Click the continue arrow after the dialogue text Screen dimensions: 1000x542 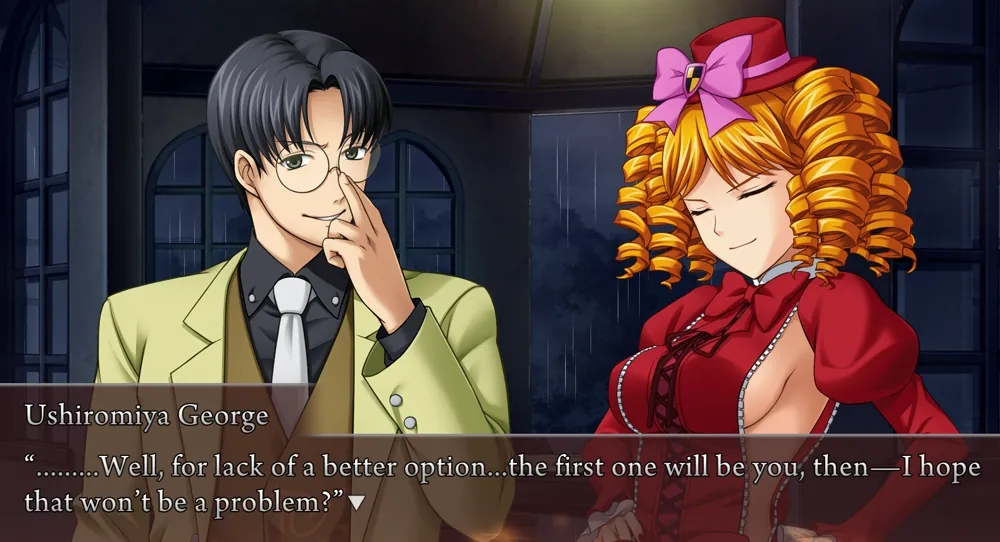click(357, 499)
